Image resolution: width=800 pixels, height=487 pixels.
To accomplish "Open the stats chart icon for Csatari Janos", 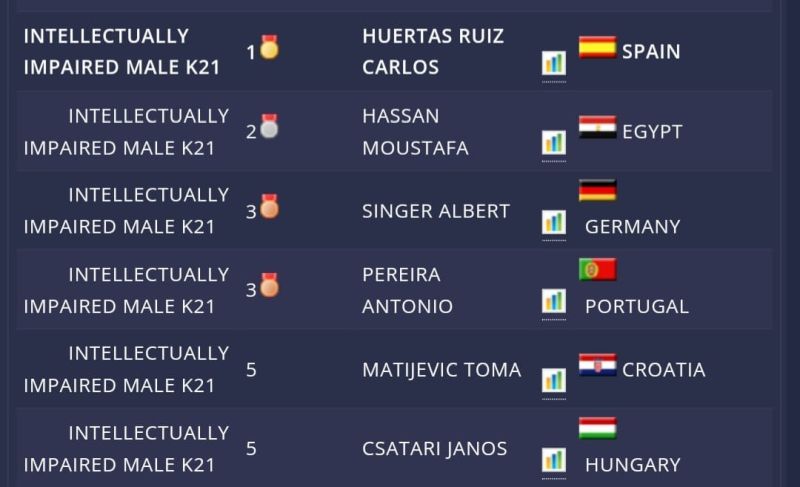I will [554, 460].
